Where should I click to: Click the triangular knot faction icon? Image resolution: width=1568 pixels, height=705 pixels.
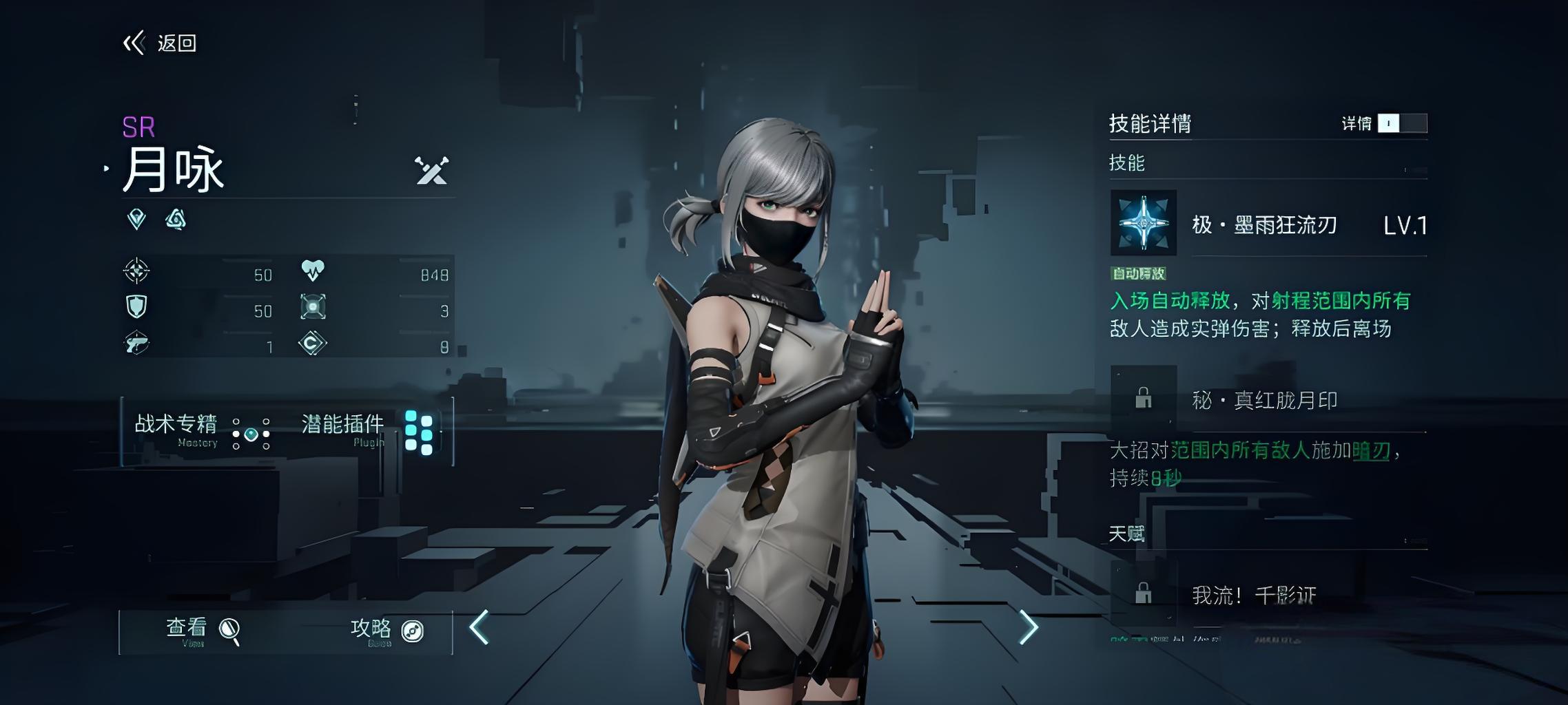pos(176,220)
